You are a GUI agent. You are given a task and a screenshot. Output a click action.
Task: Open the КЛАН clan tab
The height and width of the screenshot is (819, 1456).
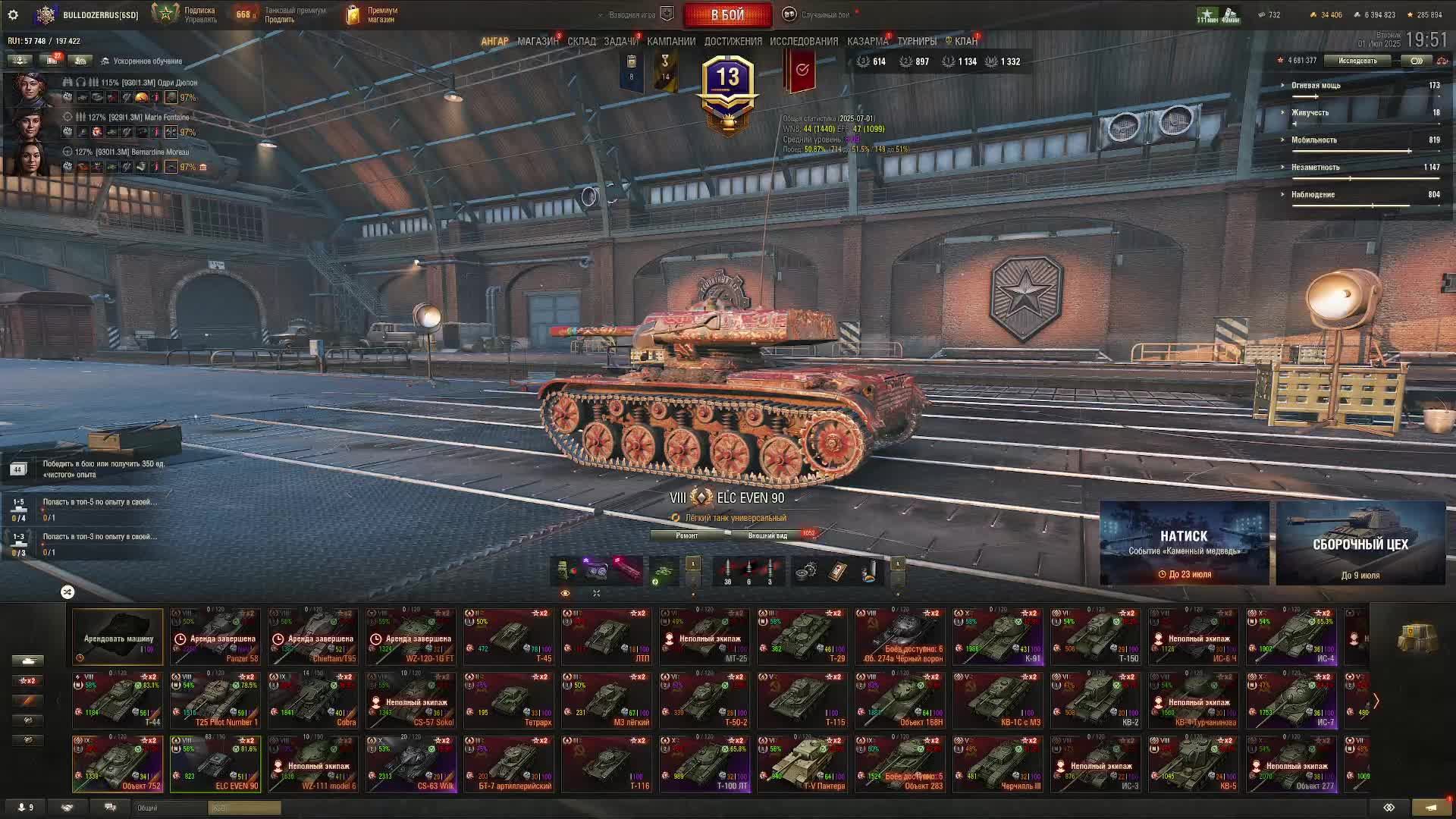pyautogui.click(x=965, y=42)
